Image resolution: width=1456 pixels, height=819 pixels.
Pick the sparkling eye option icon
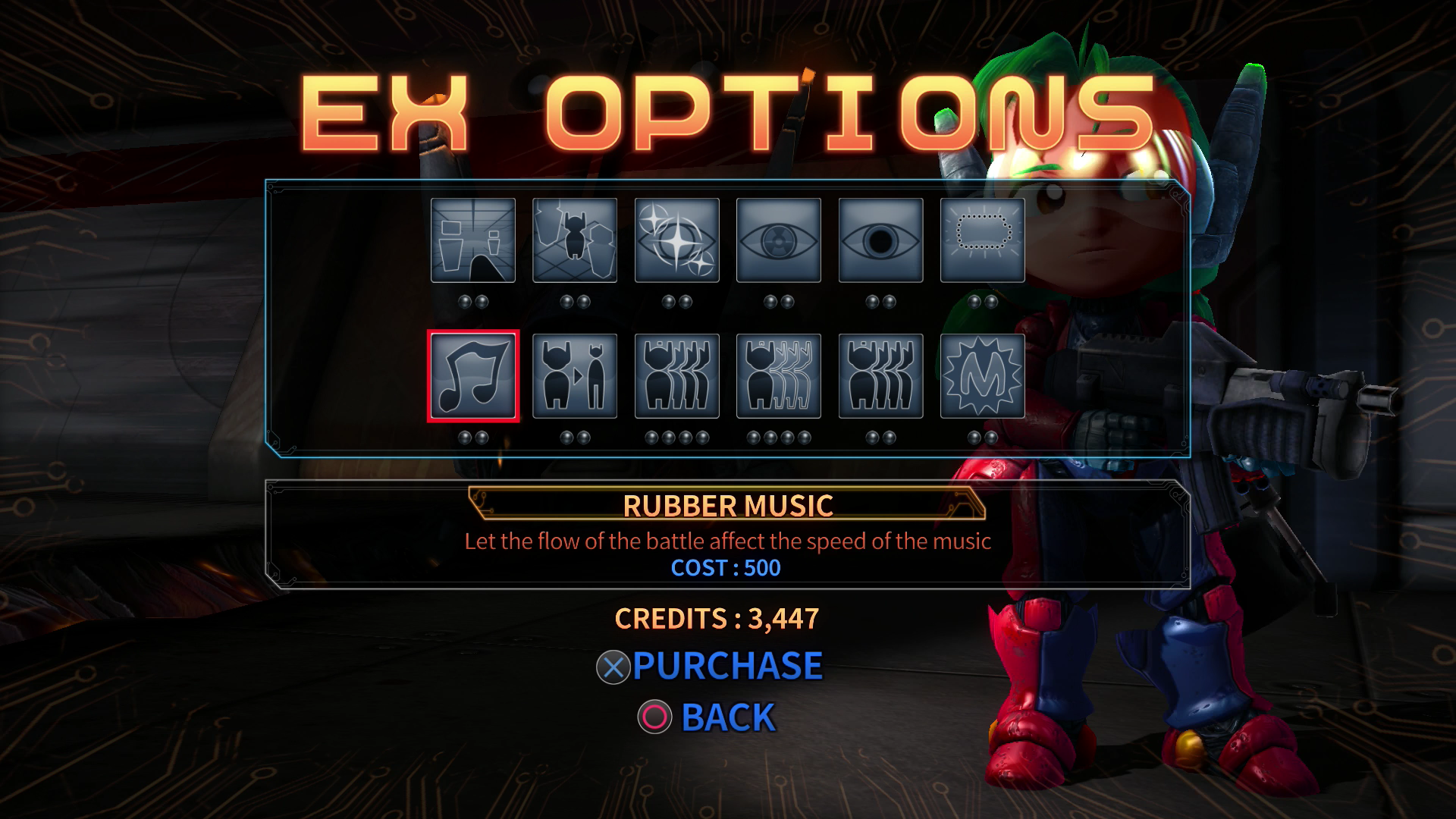pos(676,240)
